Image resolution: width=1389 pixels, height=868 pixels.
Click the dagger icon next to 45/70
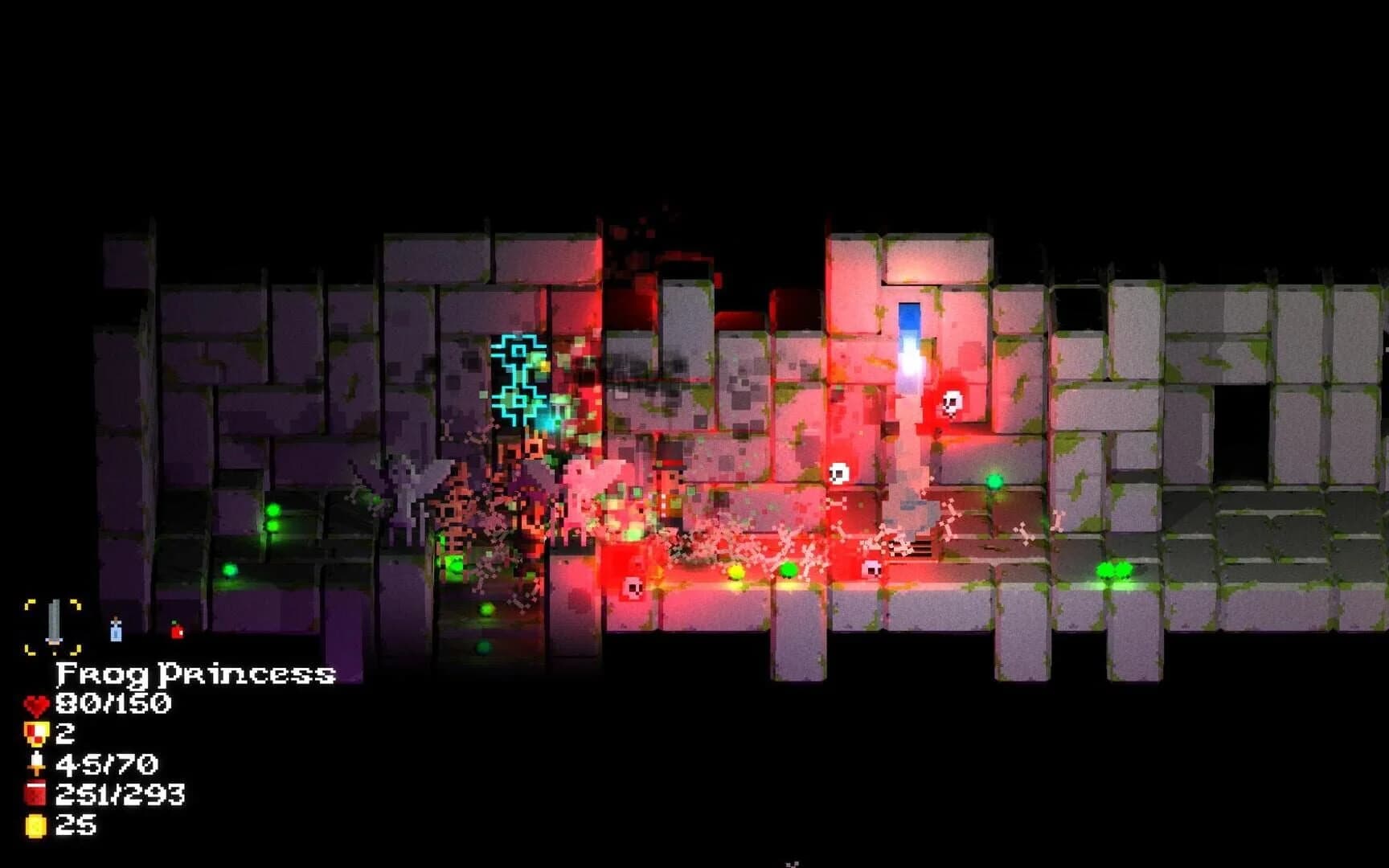pos(36,765)
